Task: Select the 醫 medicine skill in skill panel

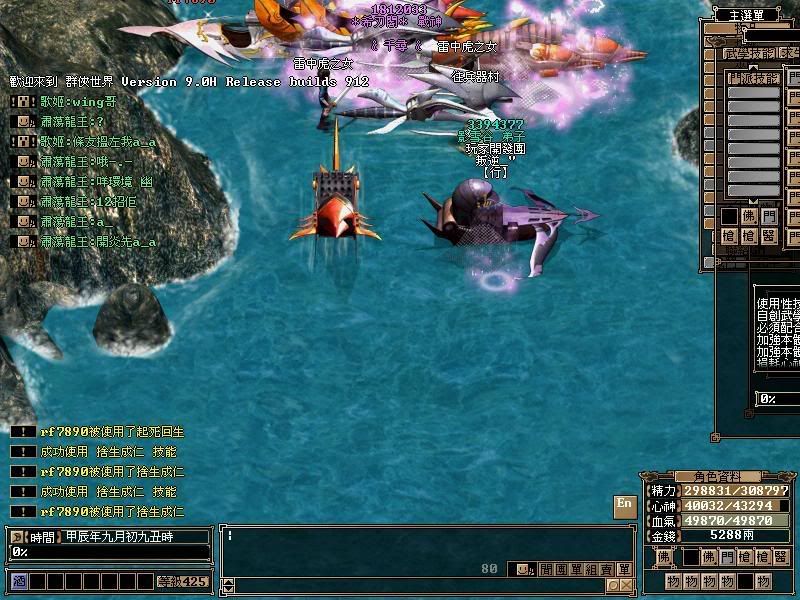Action: coord(768,236)
